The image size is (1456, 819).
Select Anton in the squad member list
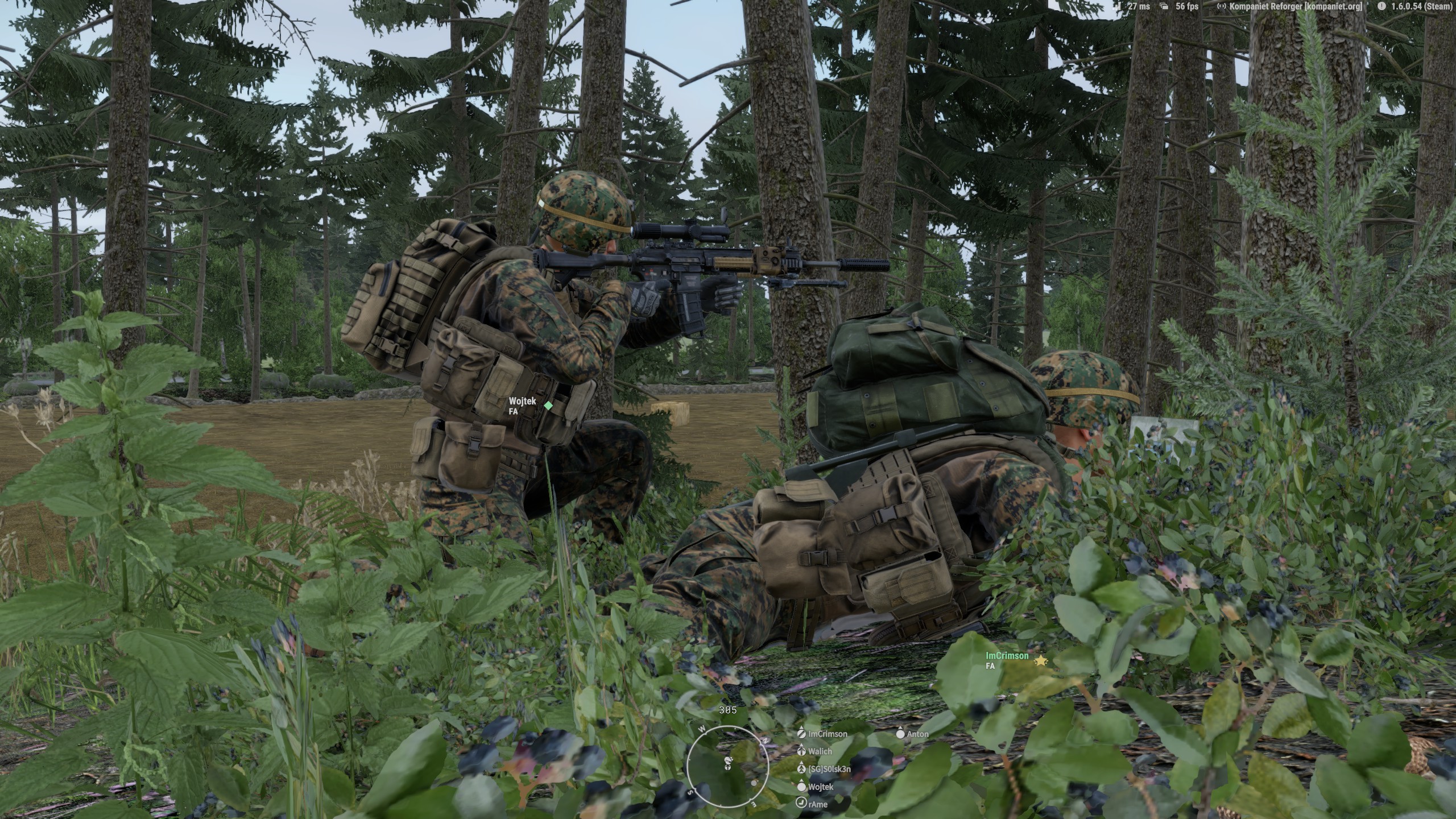pyautogui.click(x=917, y=734)
